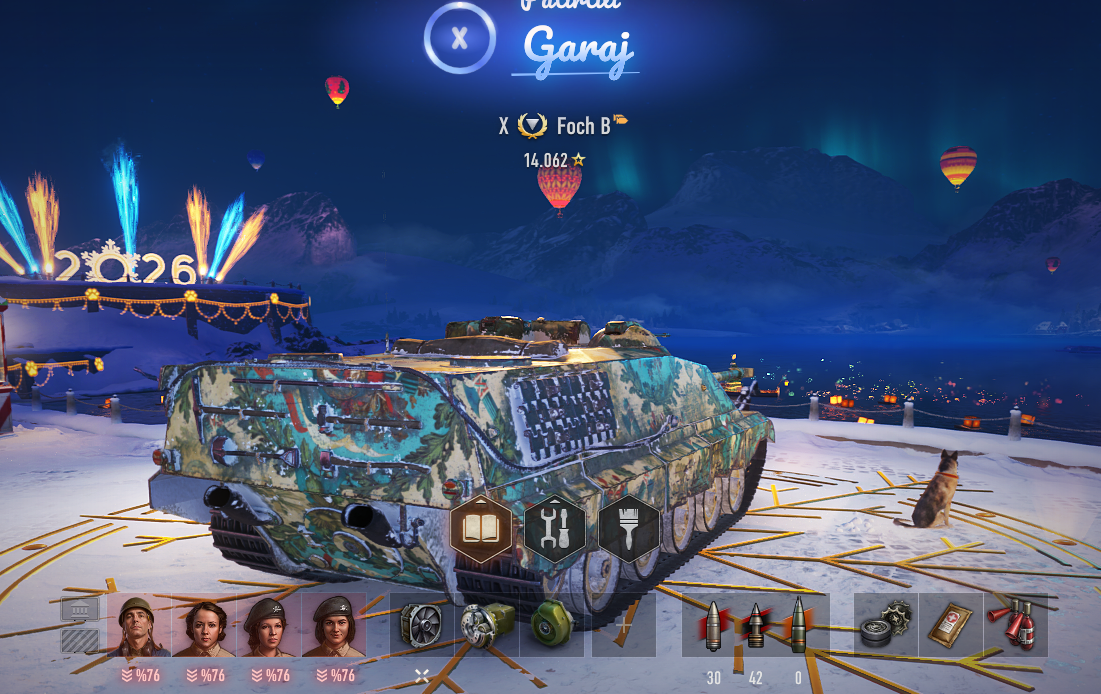Select the red fire extinguisher consumable
Screen dimensions: 1101x694
(x=1015, y=626)
